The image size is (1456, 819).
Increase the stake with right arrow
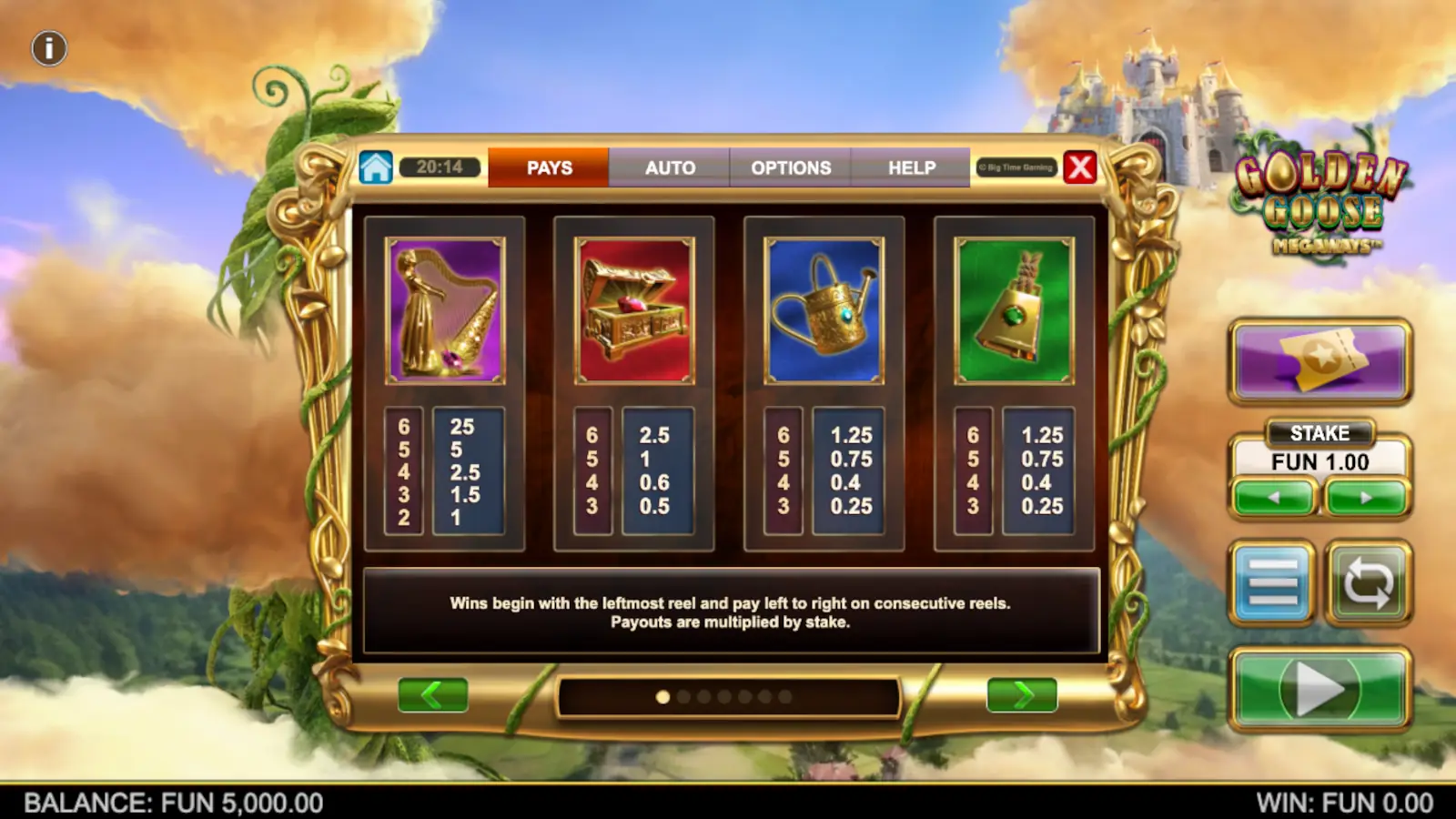[1365, 497]
